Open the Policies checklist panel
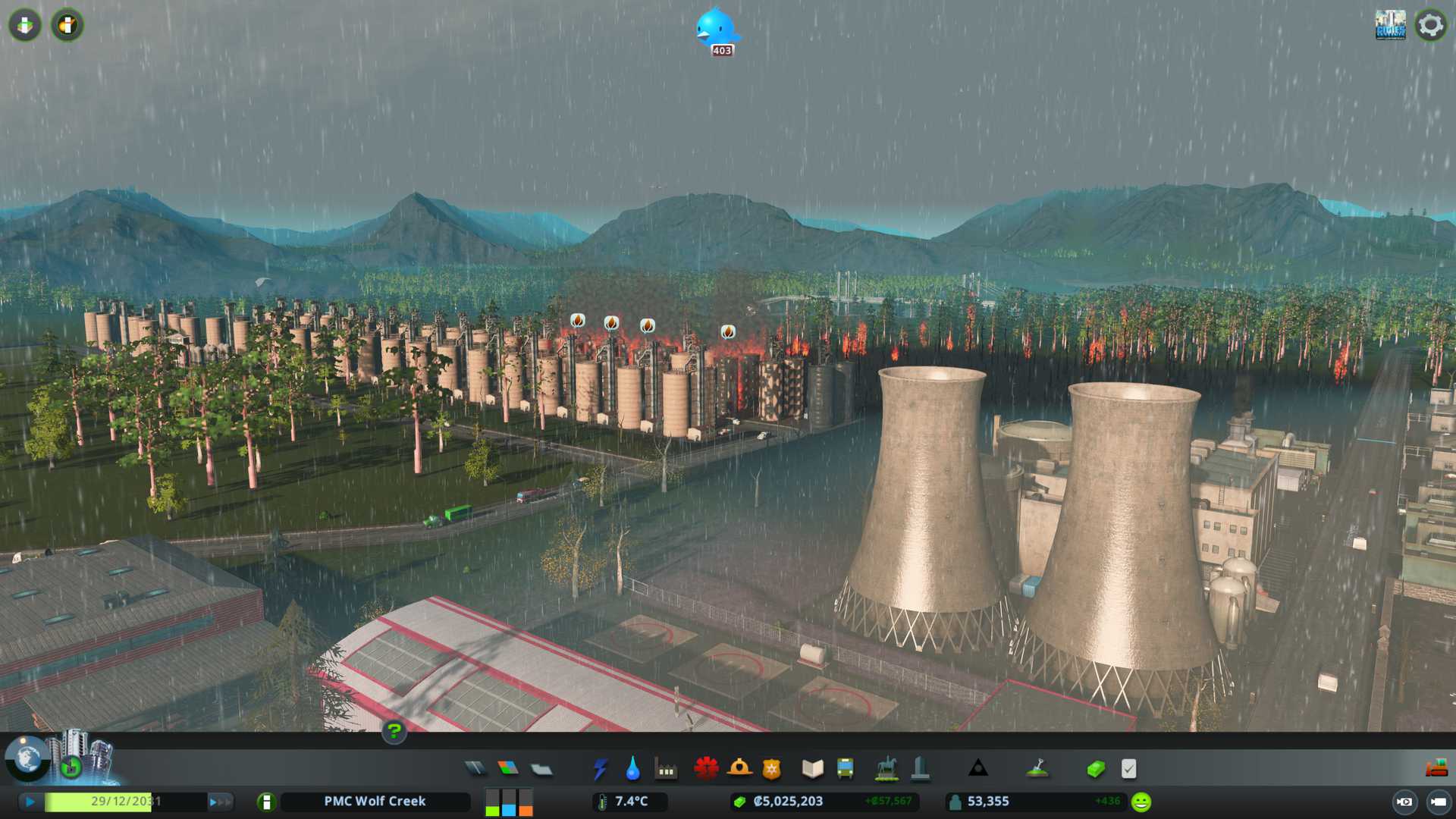1456x819 pixels. (x=1128, y=769)
